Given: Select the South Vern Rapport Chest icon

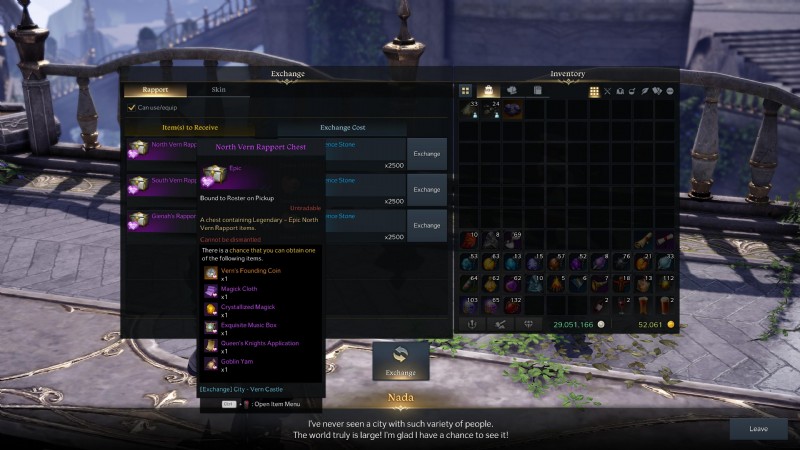Looking at the screenshot, I should pos(138,185).
